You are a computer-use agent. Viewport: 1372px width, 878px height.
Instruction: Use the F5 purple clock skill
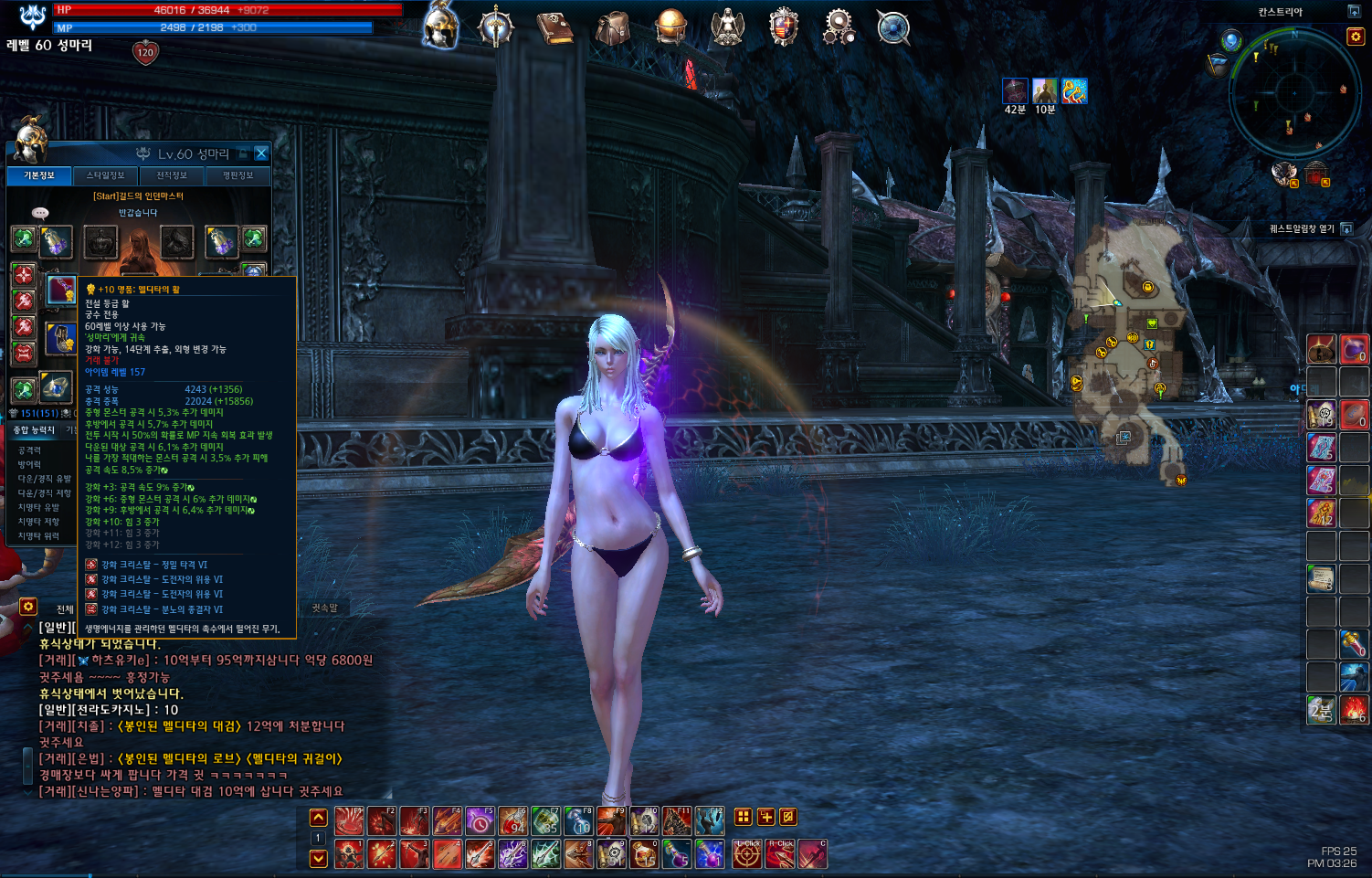pos(480,820)
